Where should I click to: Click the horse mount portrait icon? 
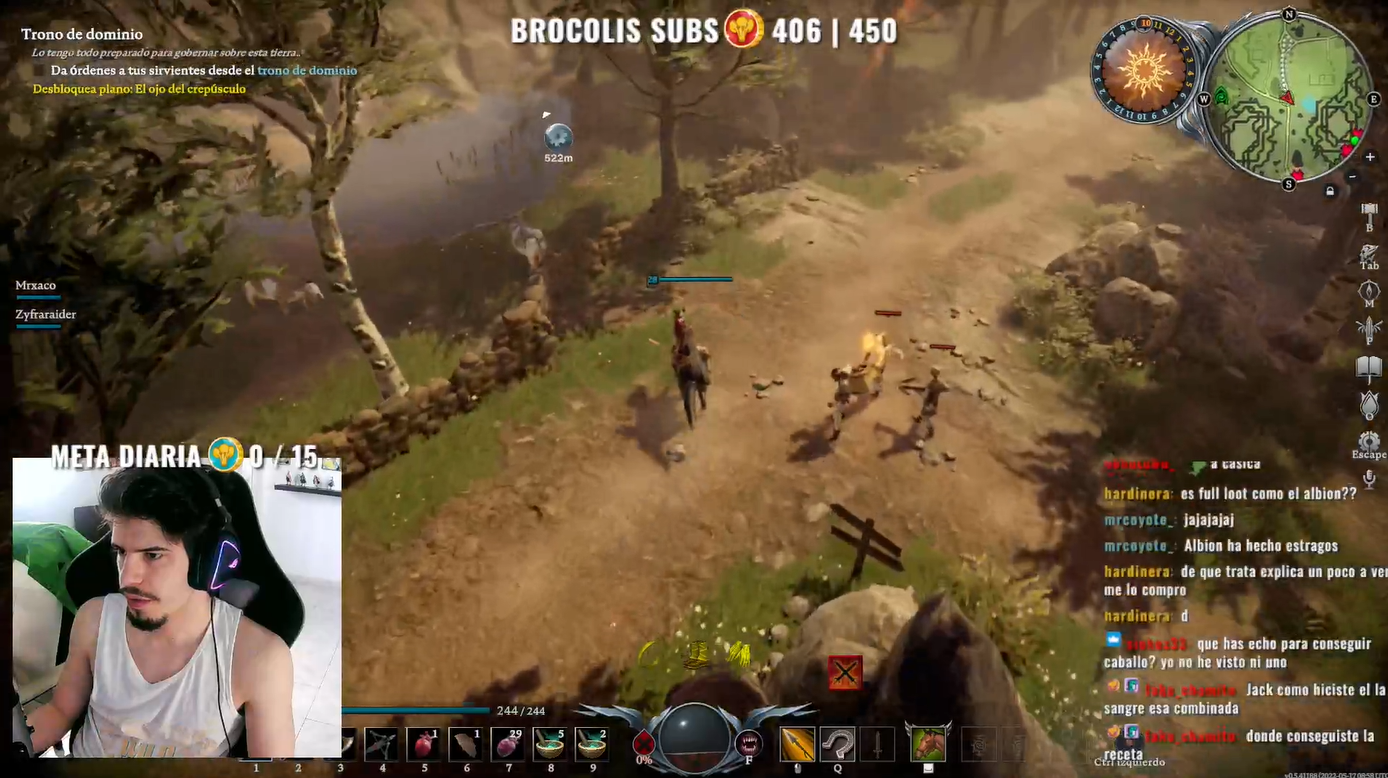[x=928, y=744]
